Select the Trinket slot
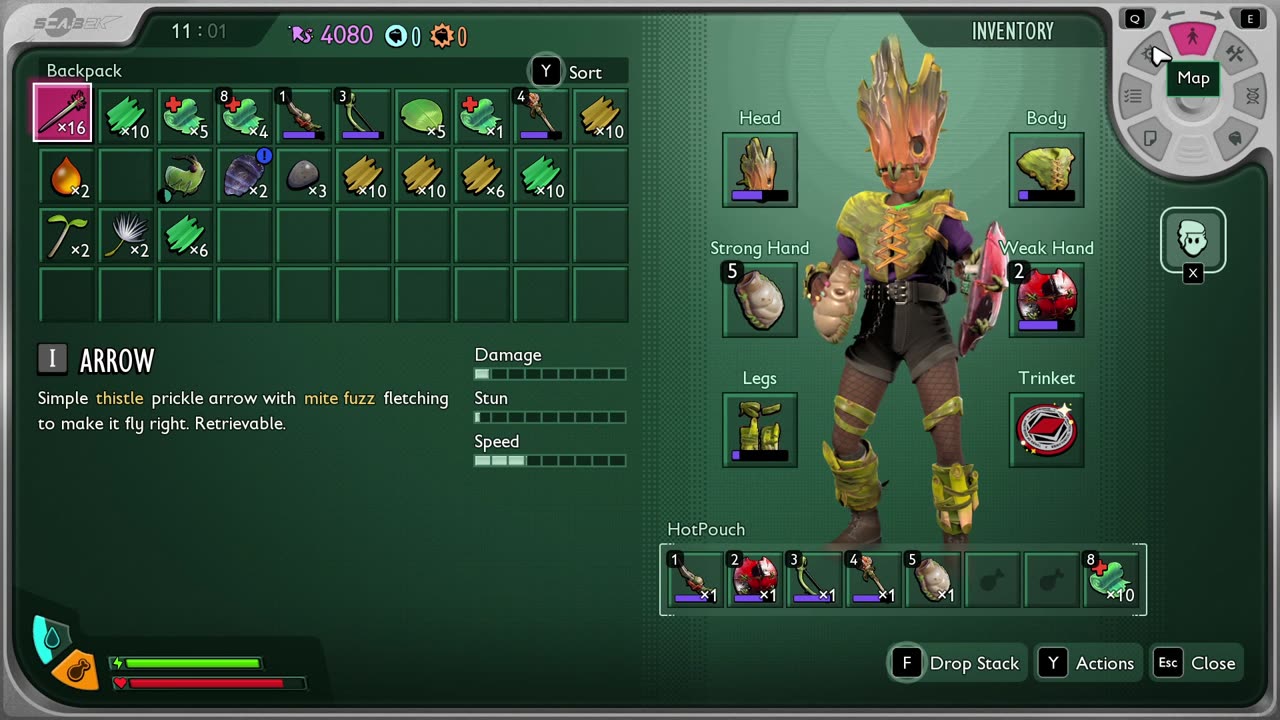 1046,430
